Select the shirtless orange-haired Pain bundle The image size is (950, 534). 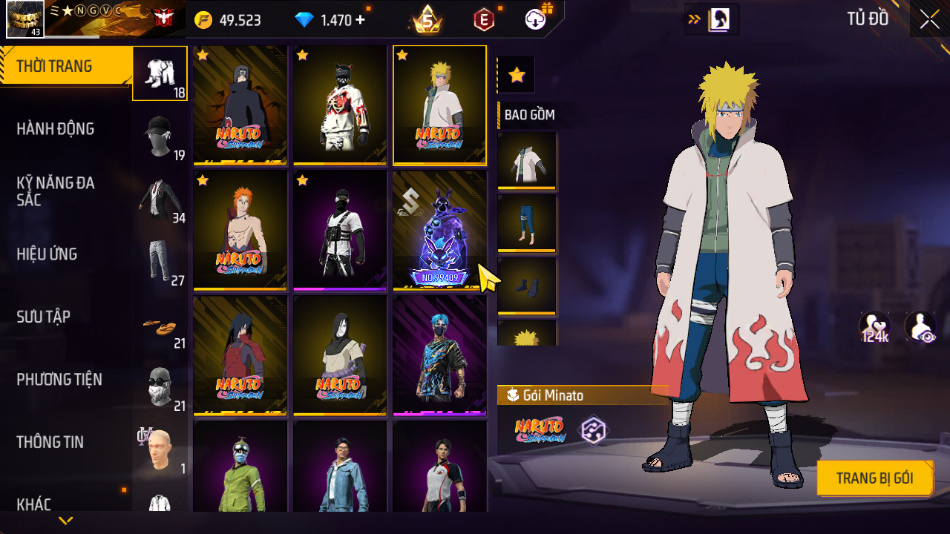pos(240,230)
